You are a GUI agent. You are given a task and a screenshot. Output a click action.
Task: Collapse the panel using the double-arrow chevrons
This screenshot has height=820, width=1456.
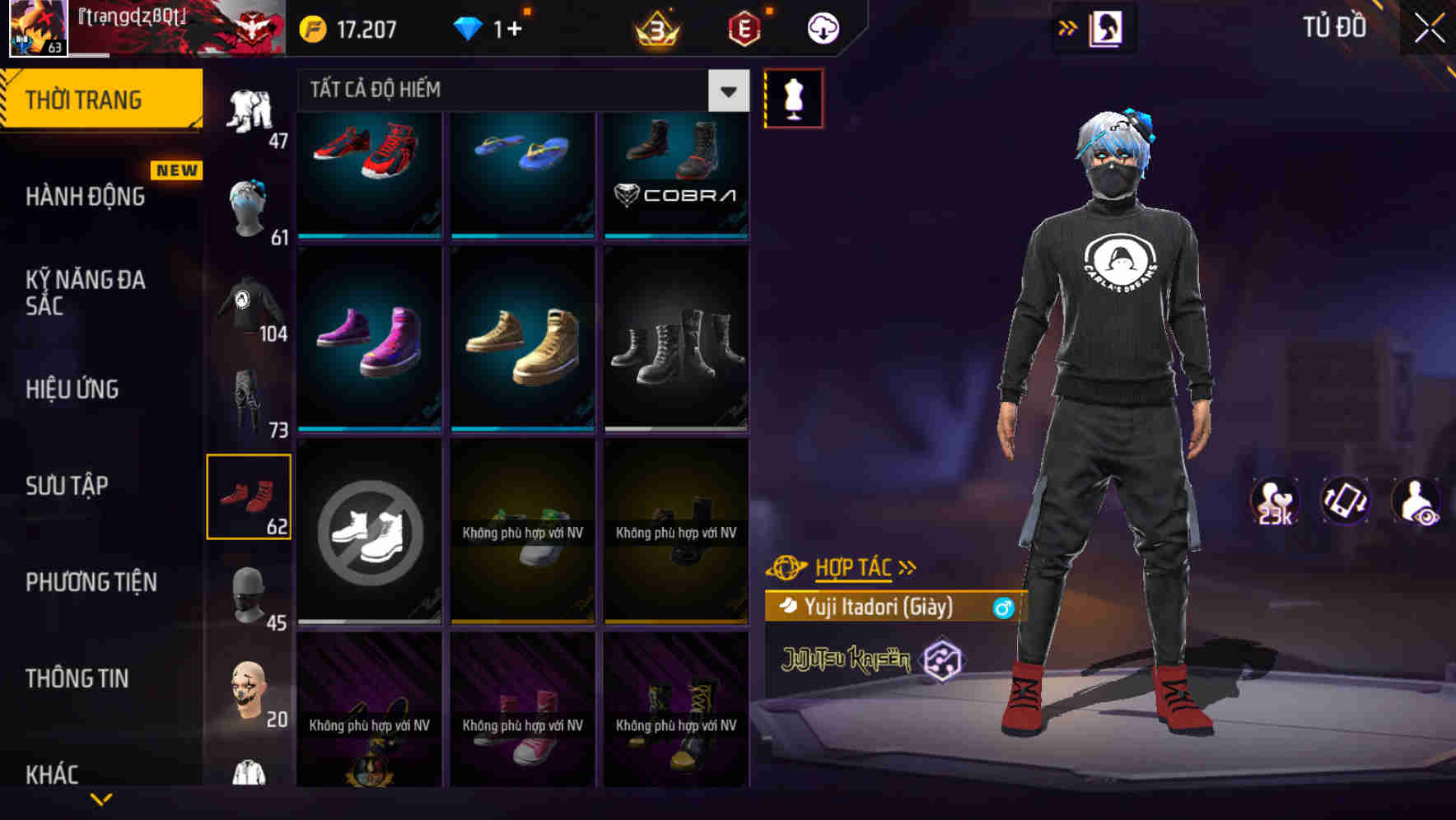[x=1068, y=27]
